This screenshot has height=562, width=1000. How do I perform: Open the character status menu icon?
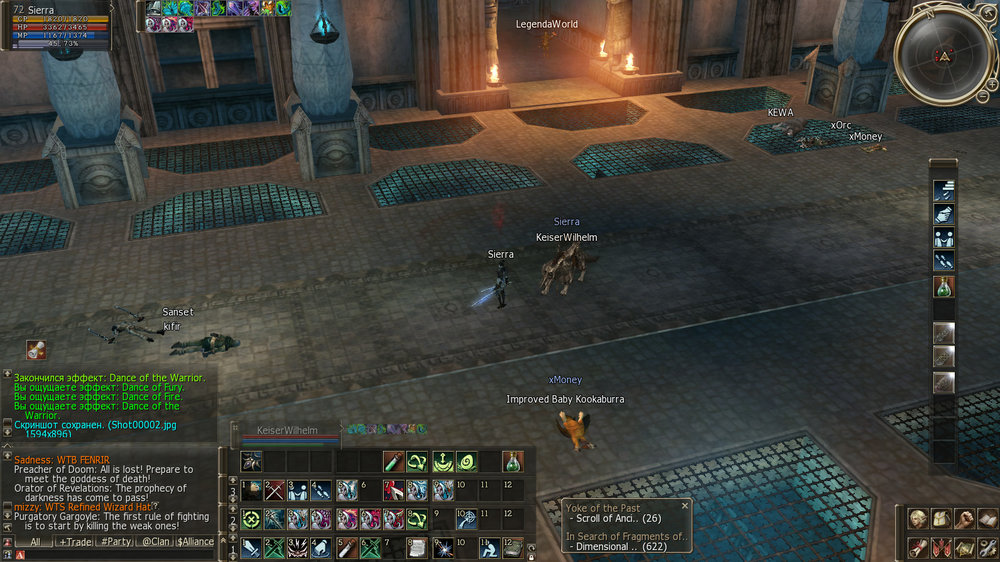pos(917,519)
